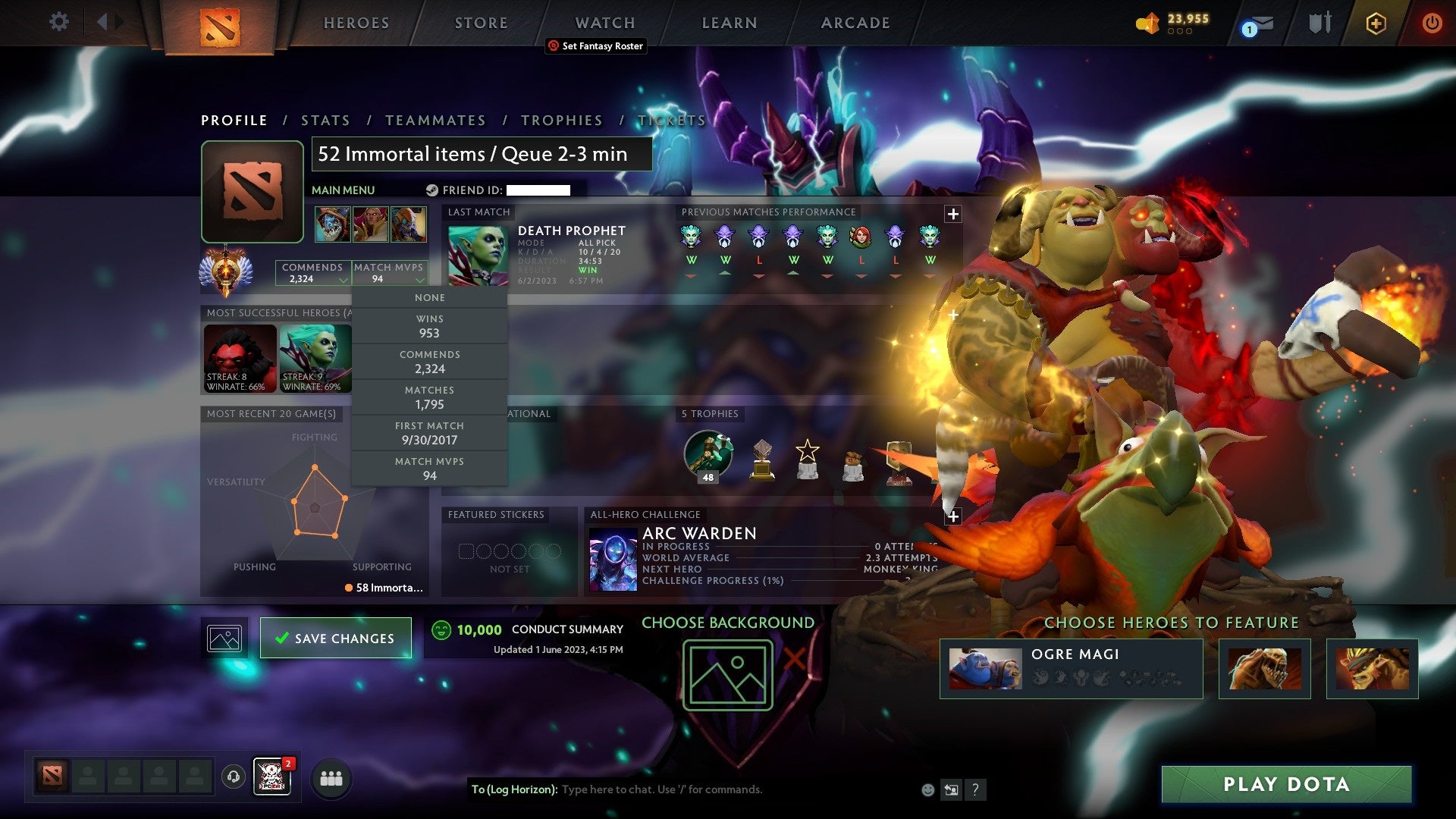
Task: Click the smiley emoticon icon in the chat bar
Action: [x=927, y=789]
